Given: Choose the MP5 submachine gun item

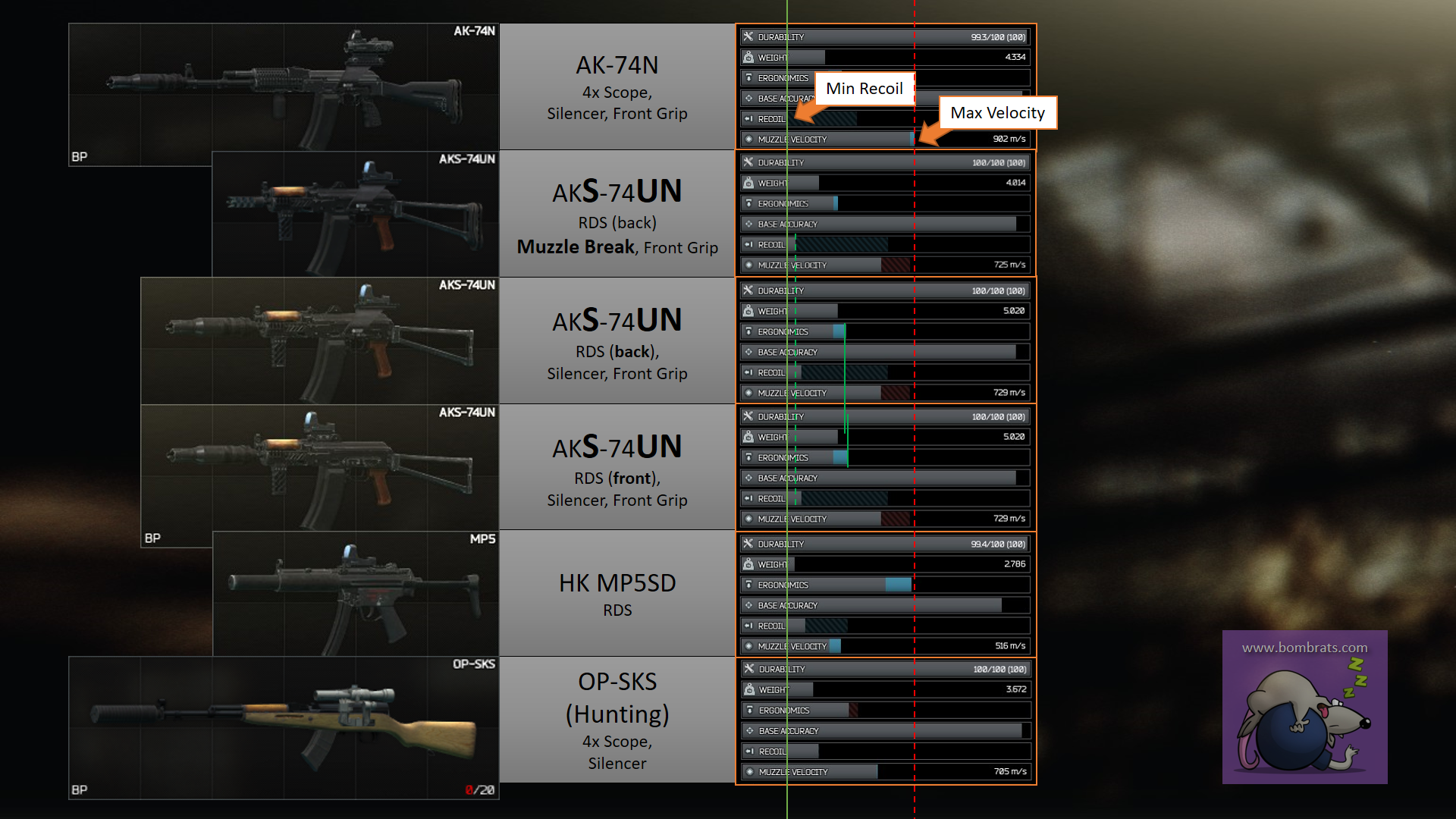Looking at the screenshot, I should [355, 593].
